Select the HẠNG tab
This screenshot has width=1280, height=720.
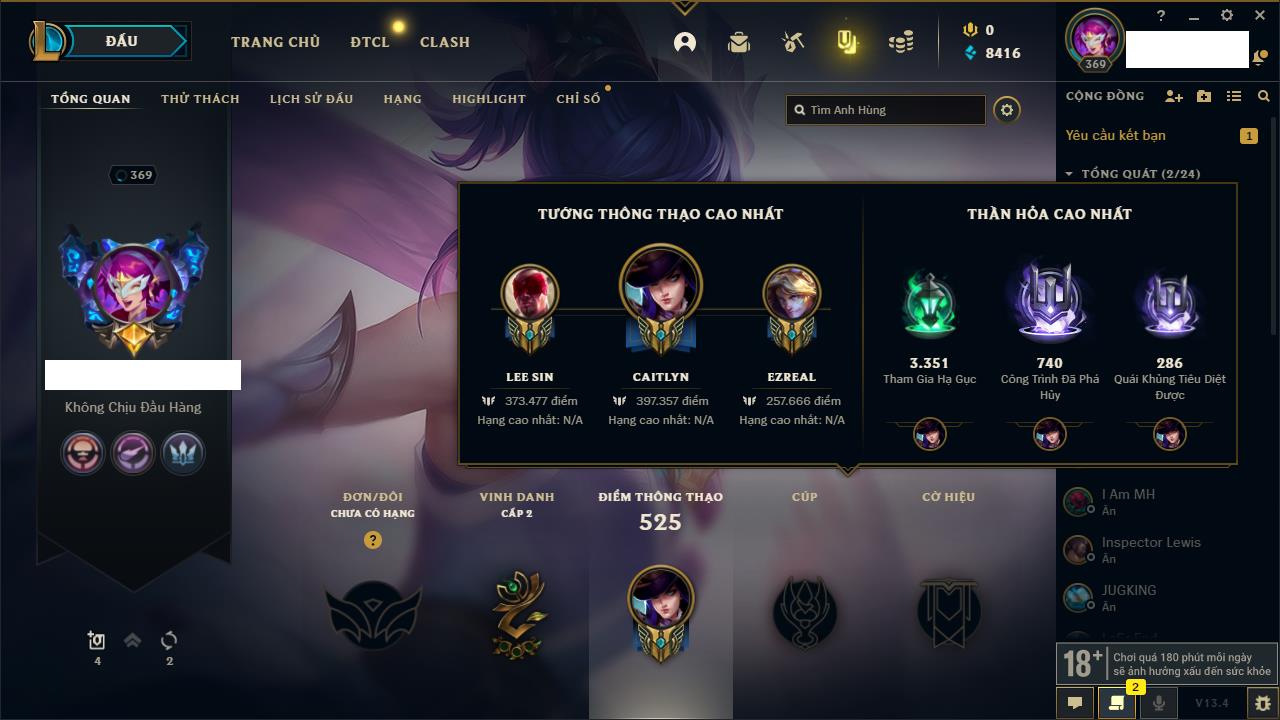(402, 99)
